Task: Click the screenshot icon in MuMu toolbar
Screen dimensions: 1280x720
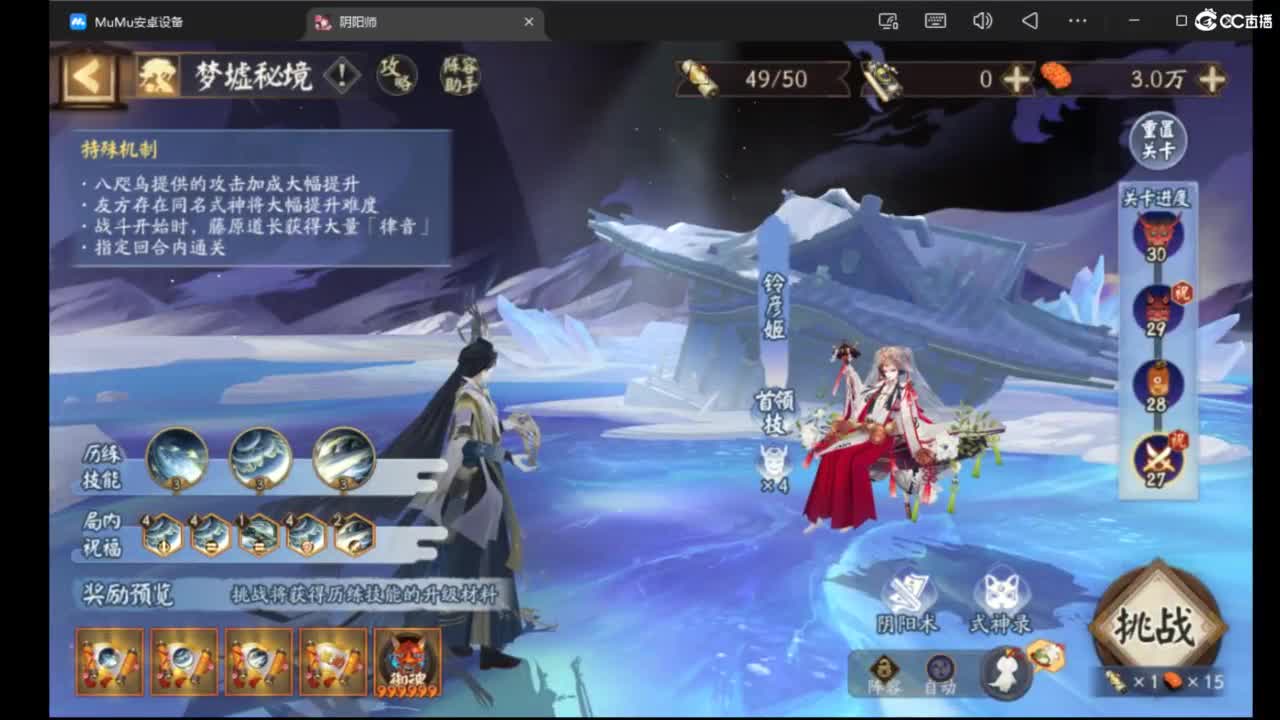Action: (x=889, y=20)
